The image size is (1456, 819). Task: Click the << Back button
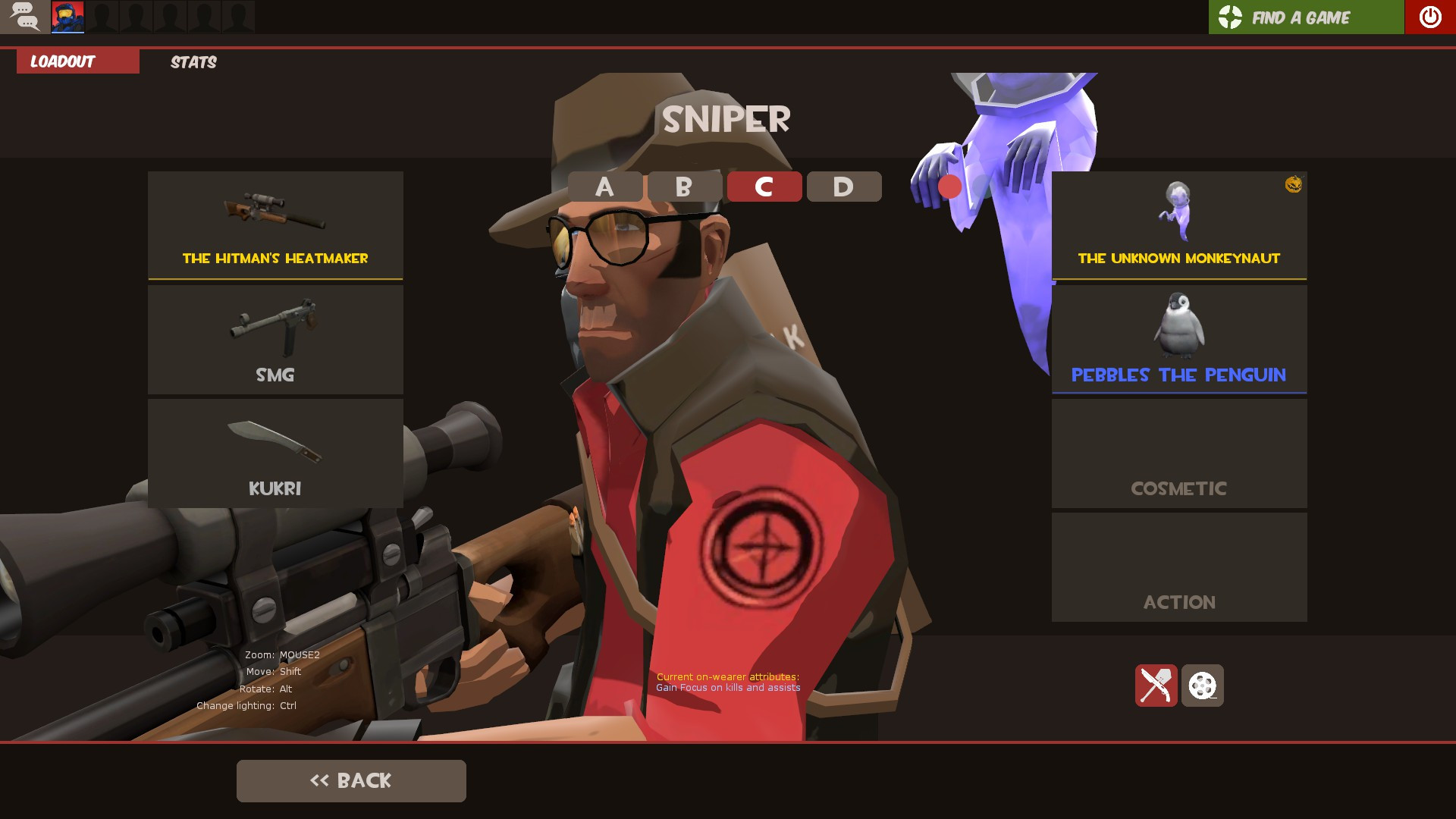tap(351, 780)
